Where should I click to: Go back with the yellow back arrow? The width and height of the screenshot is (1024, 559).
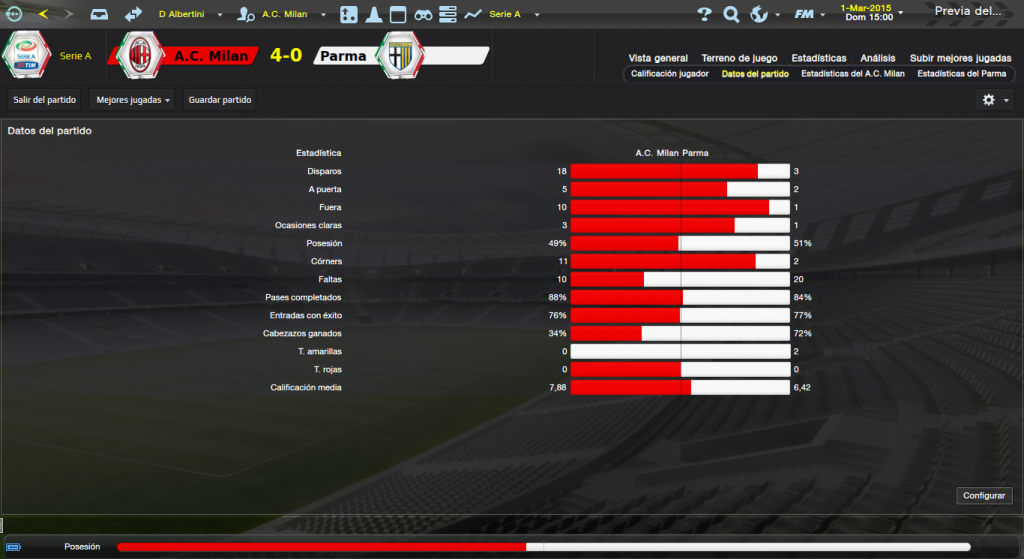click(43, 14)
